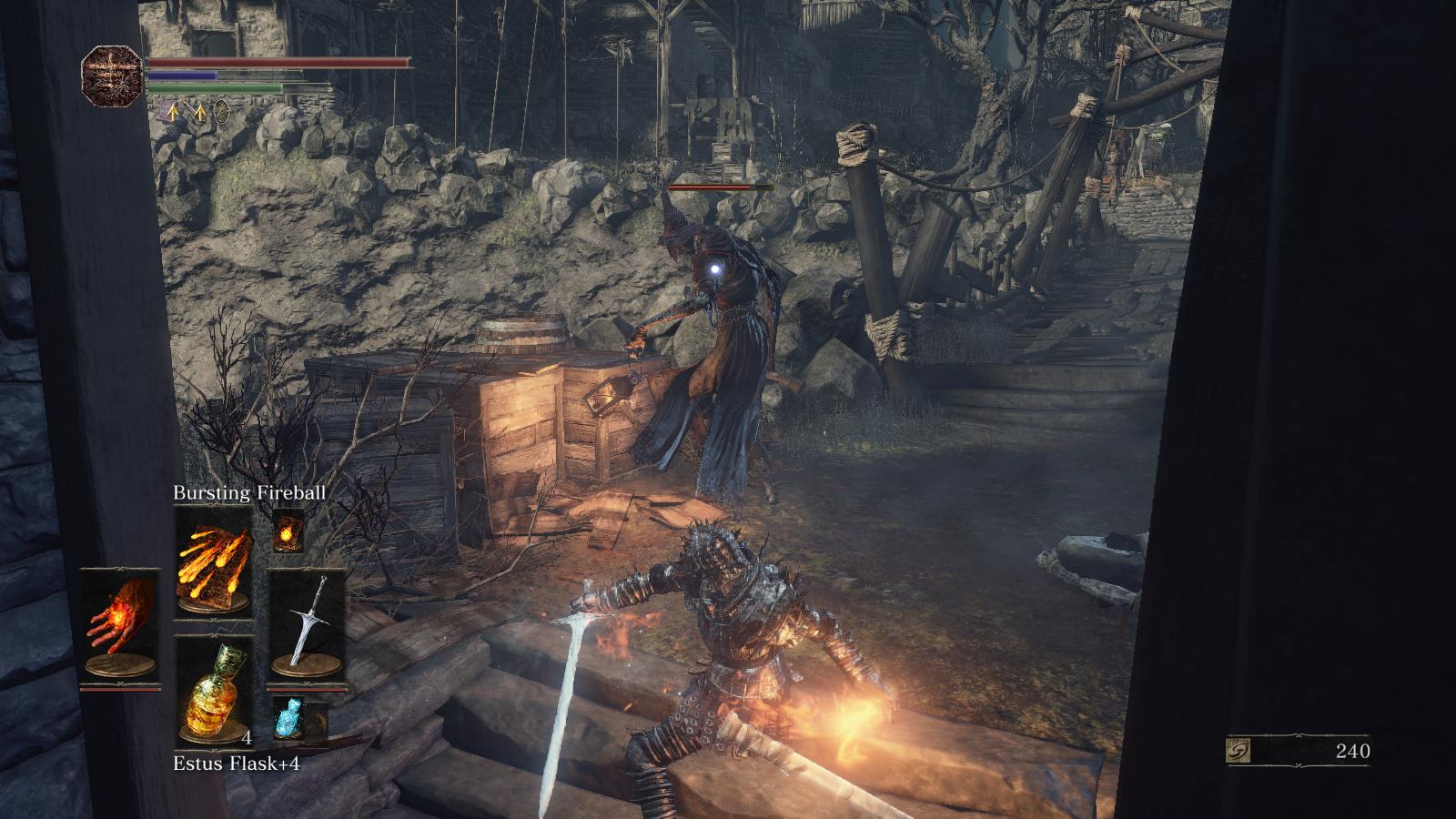Choose the greatsword weapon slot
Image resolution: width=1456 pixels, height=819 pixels.
[307, 624]
